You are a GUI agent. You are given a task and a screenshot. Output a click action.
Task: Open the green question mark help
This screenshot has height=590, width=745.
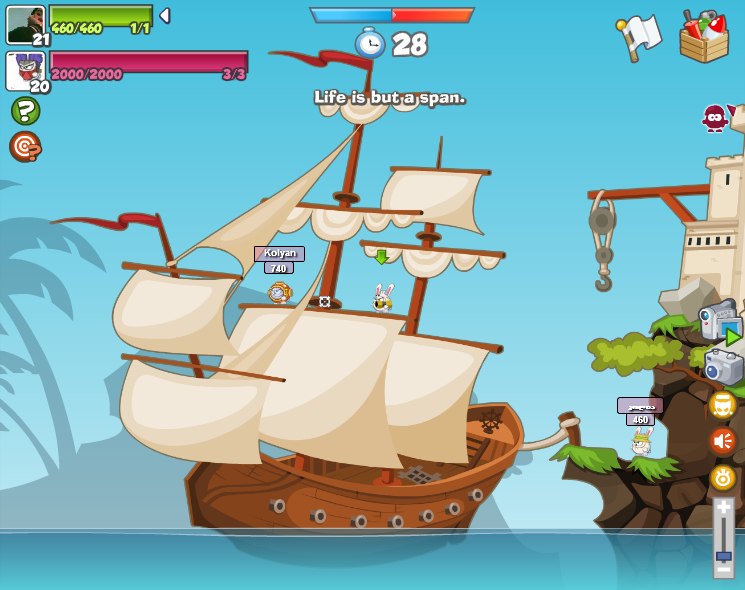[25, 110]
